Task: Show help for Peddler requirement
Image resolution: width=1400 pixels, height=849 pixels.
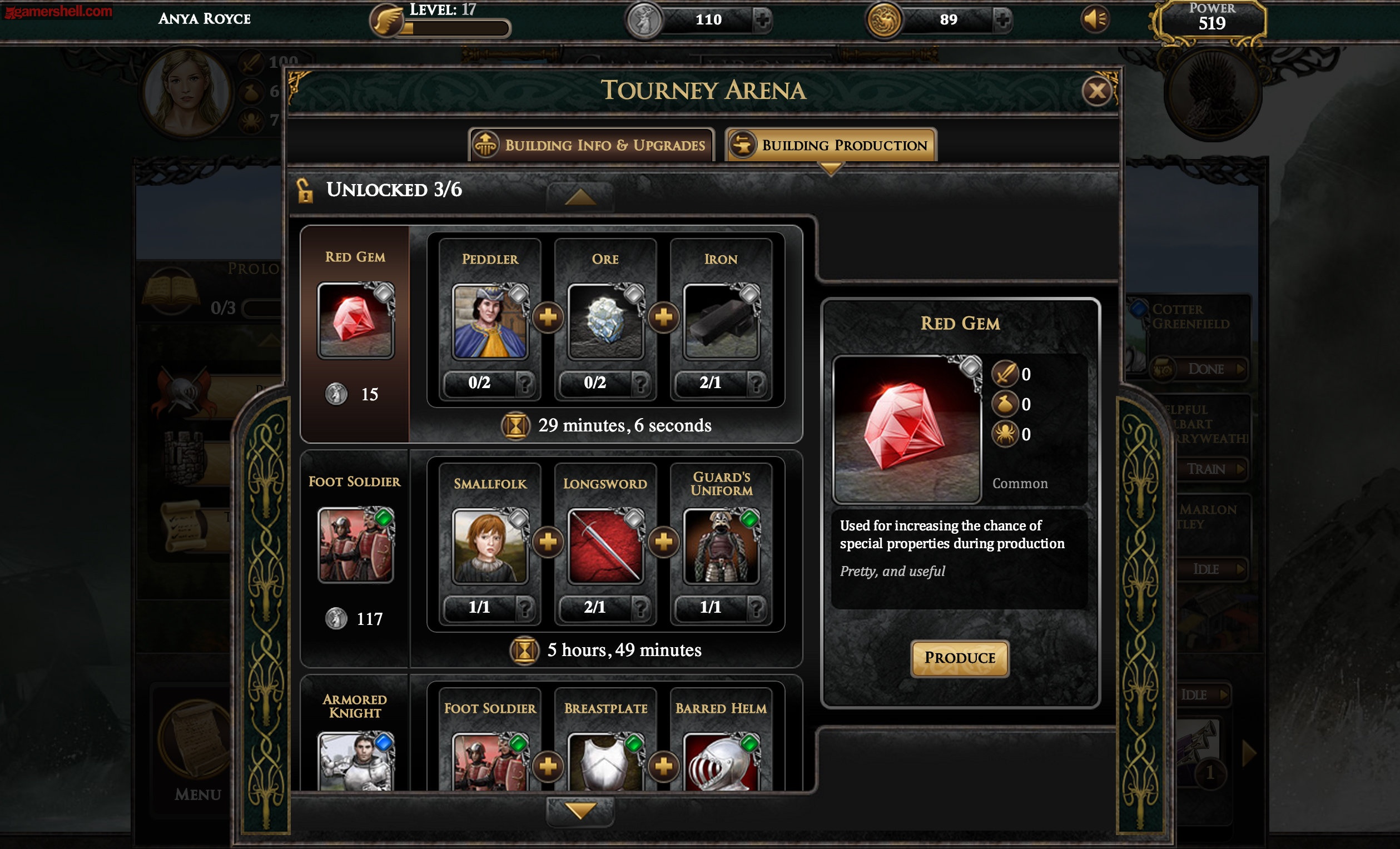Action: pos(525,383)
